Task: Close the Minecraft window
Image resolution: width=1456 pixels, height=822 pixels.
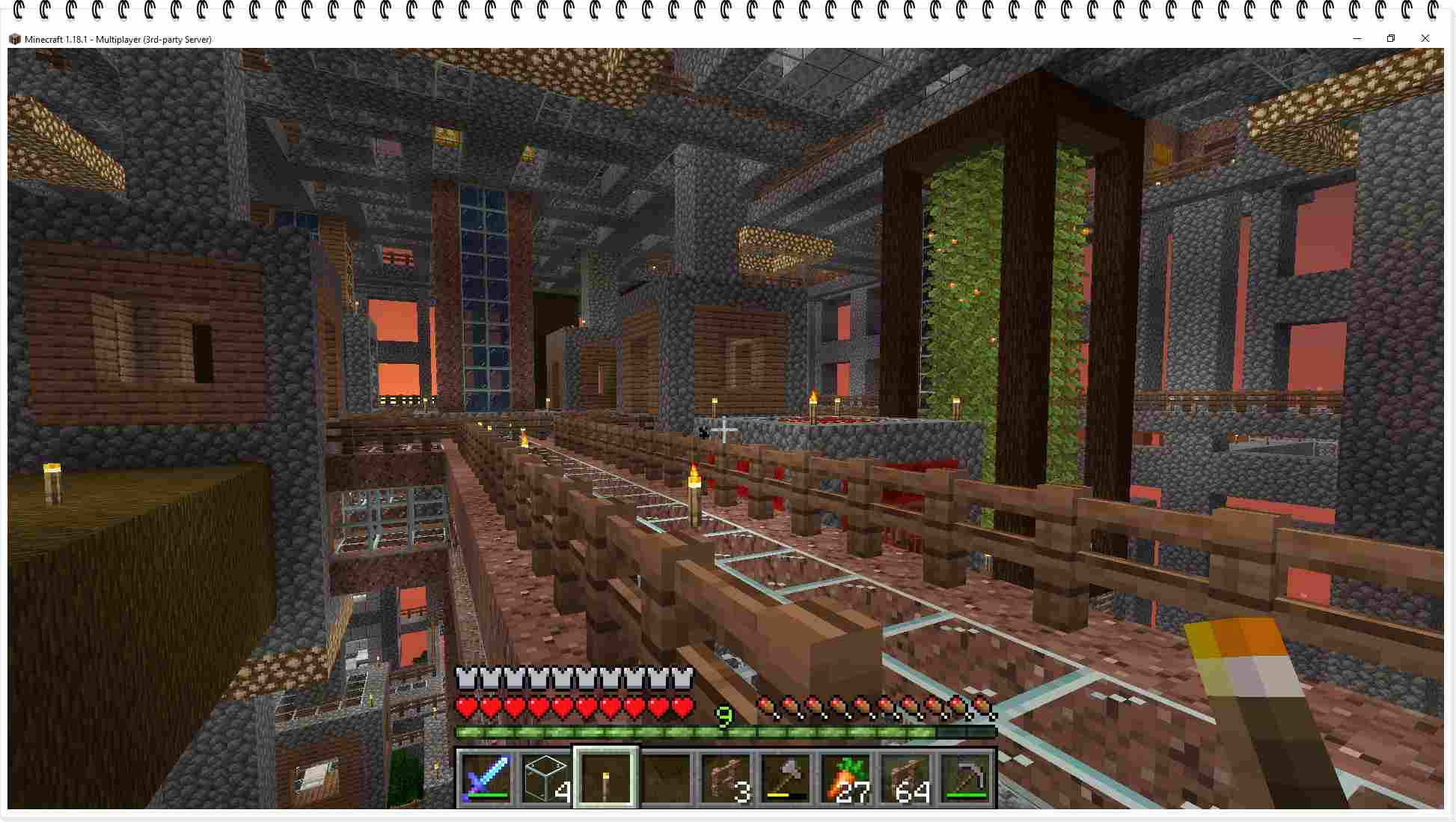Action: click(1425, 39)
